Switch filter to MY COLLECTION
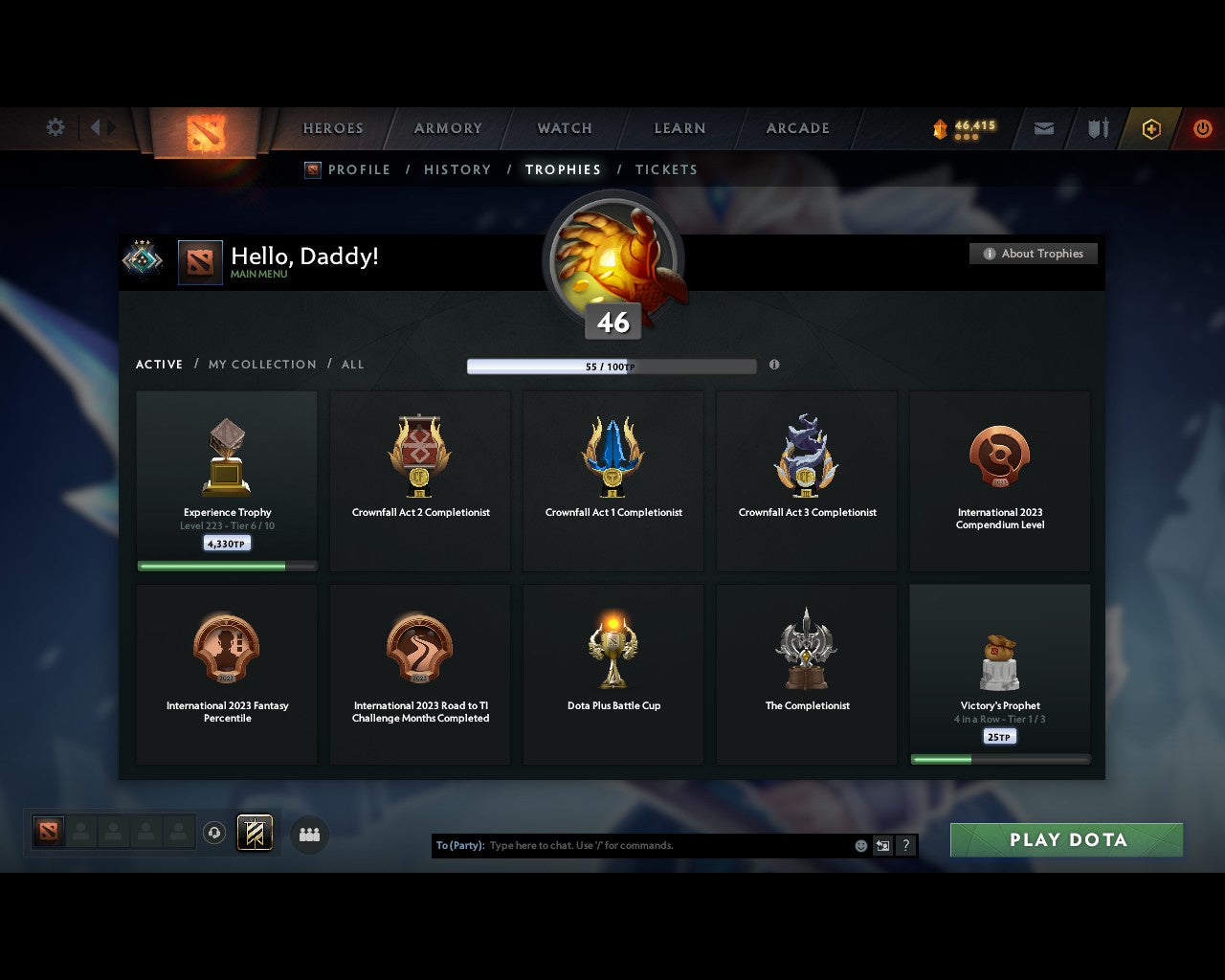This screenshot has width=1225, height=980. 261,365
